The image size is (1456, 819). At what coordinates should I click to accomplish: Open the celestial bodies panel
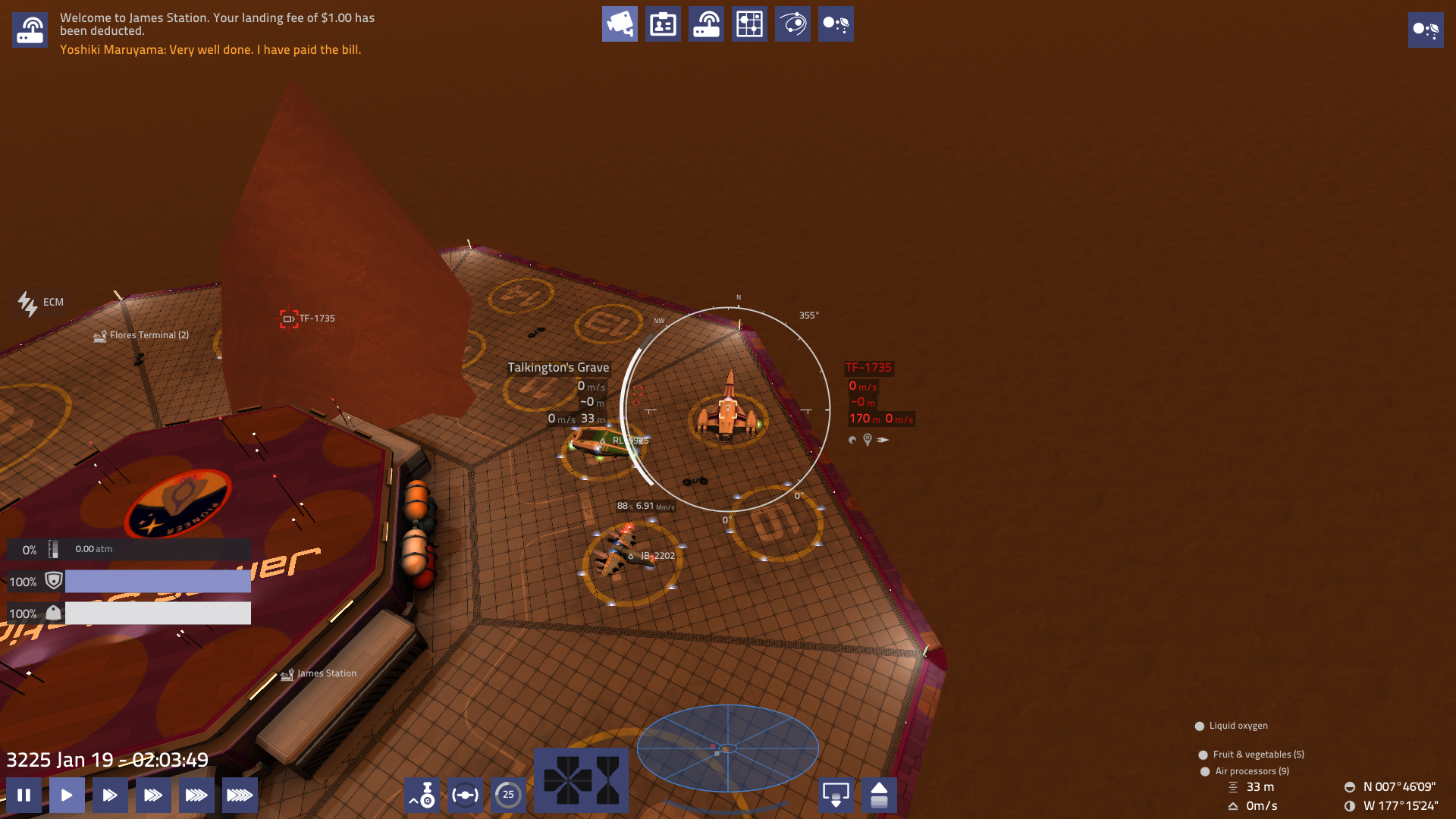click(836, 24)
